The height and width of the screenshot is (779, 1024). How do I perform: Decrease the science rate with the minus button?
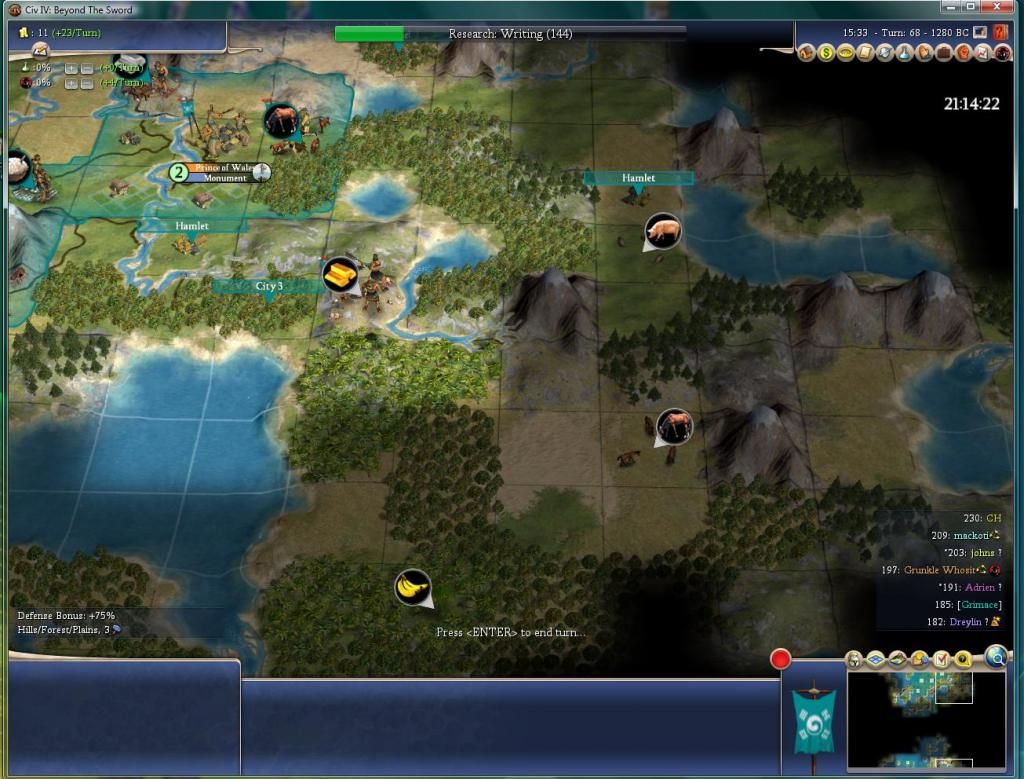pos(87,68)
